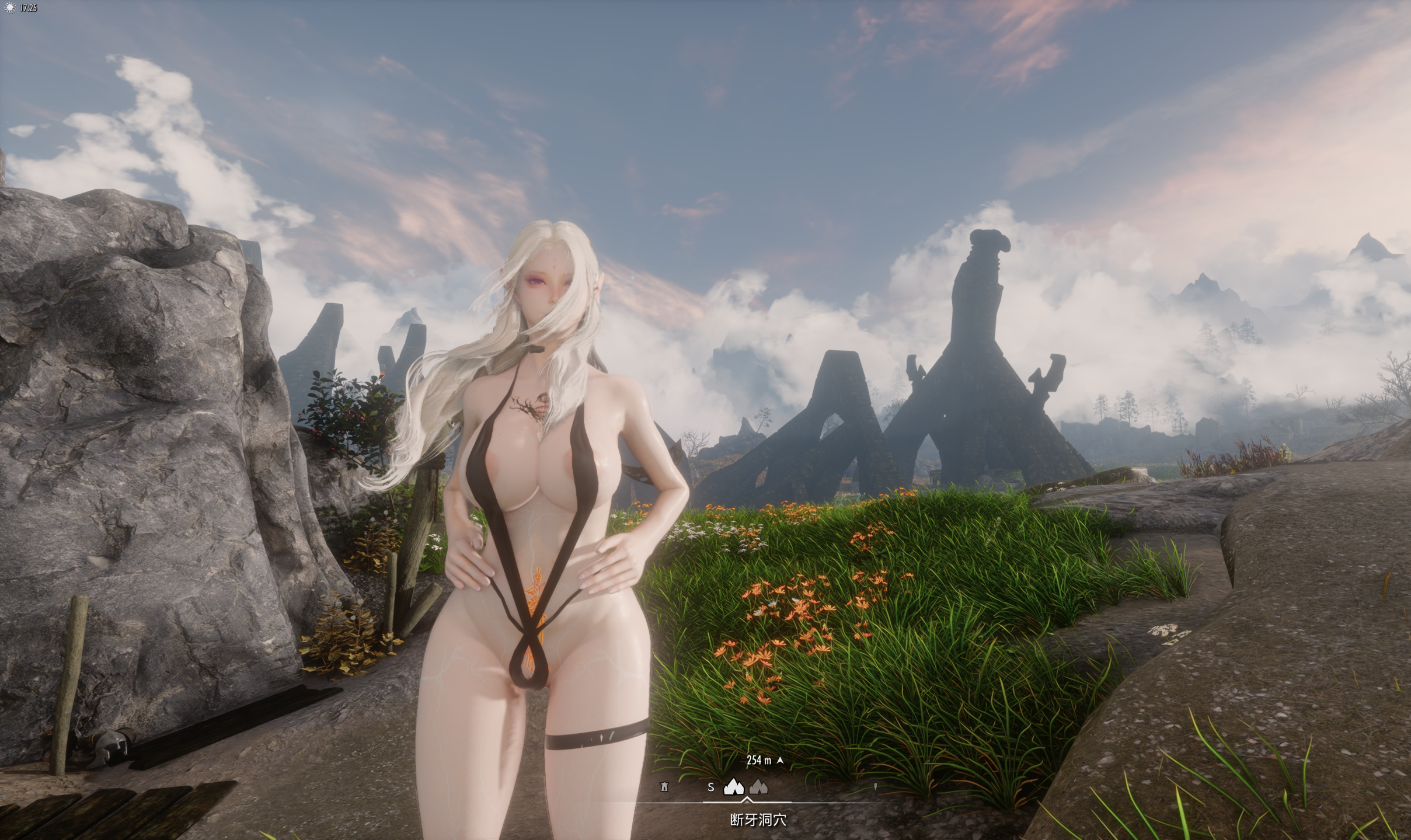
Task: Click the small spike marker on compass
Action: click(876, 787)
